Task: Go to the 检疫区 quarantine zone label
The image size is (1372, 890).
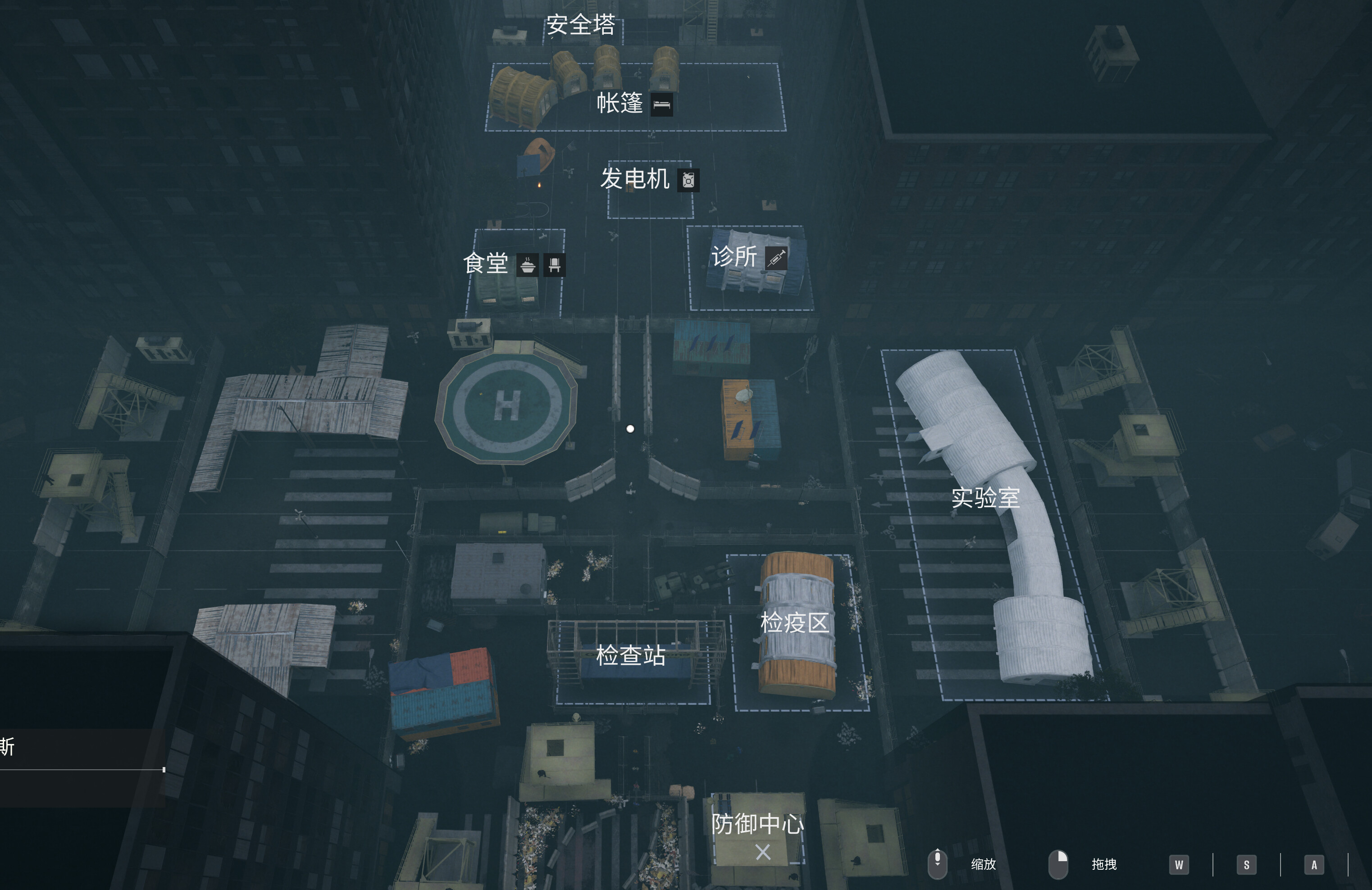Action: tap(794, 623)
